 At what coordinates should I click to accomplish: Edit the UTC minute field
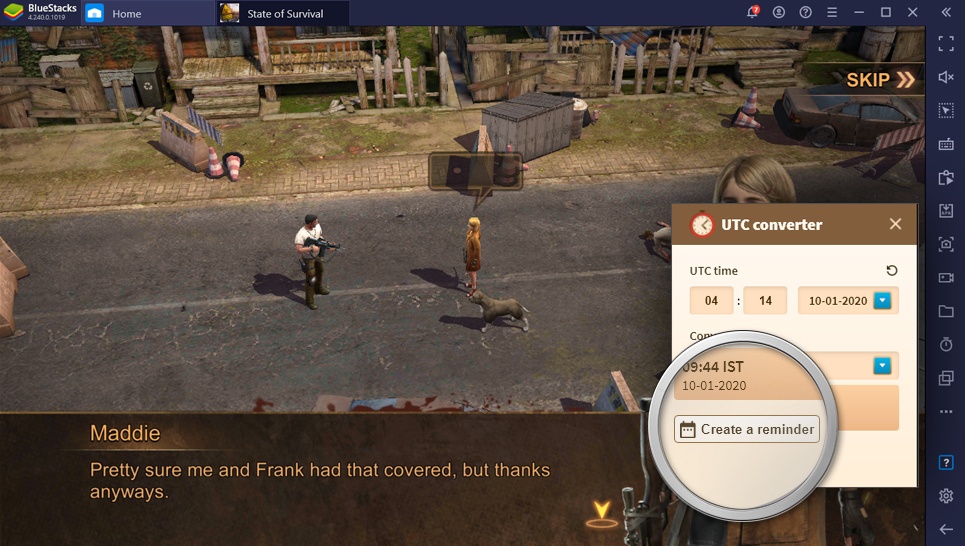pos(765,300)
